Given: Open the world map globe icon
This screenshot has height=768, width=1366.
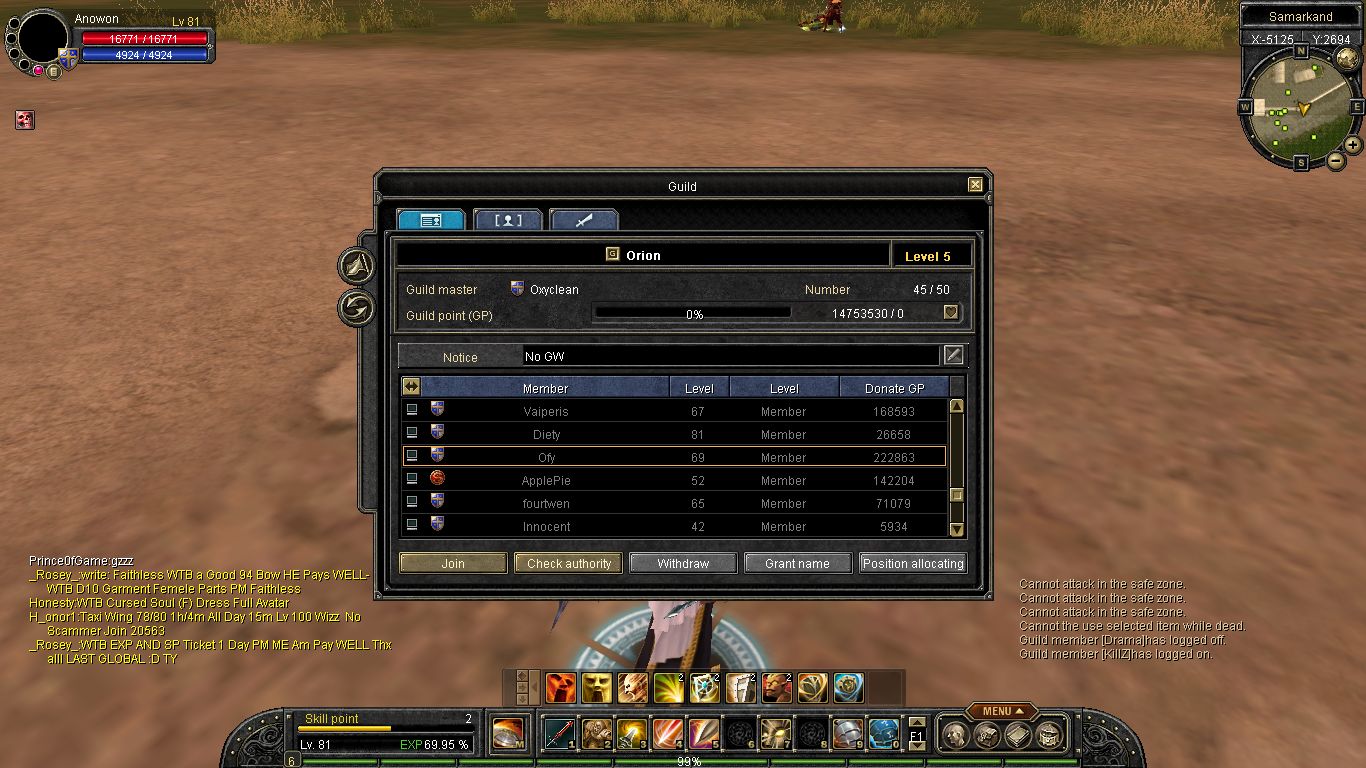Looking at the screenshot, I should click(1347, 59).
